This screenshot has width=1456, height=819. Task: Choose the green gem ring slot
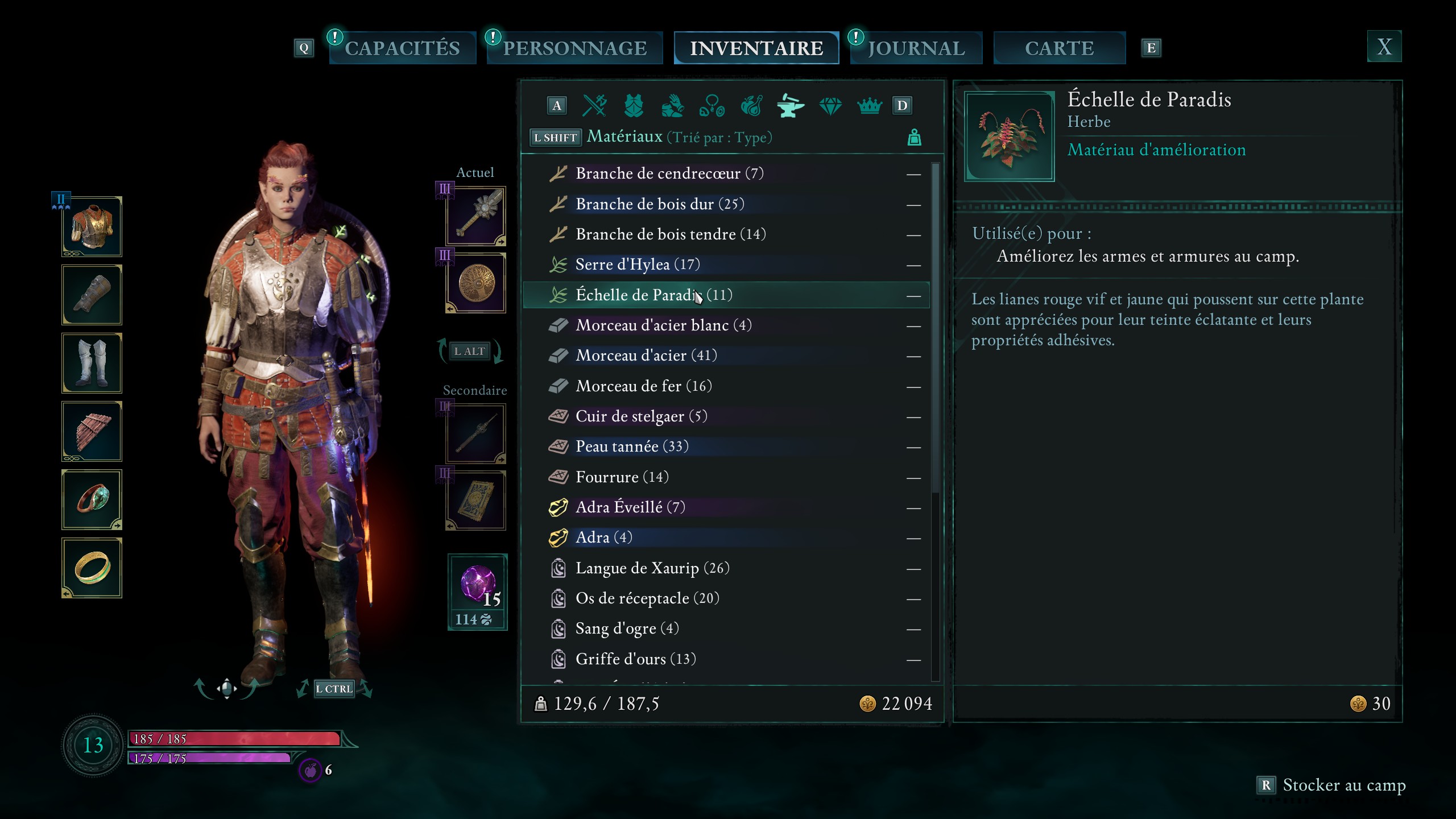pyautogui.click(x=92, y=500)
